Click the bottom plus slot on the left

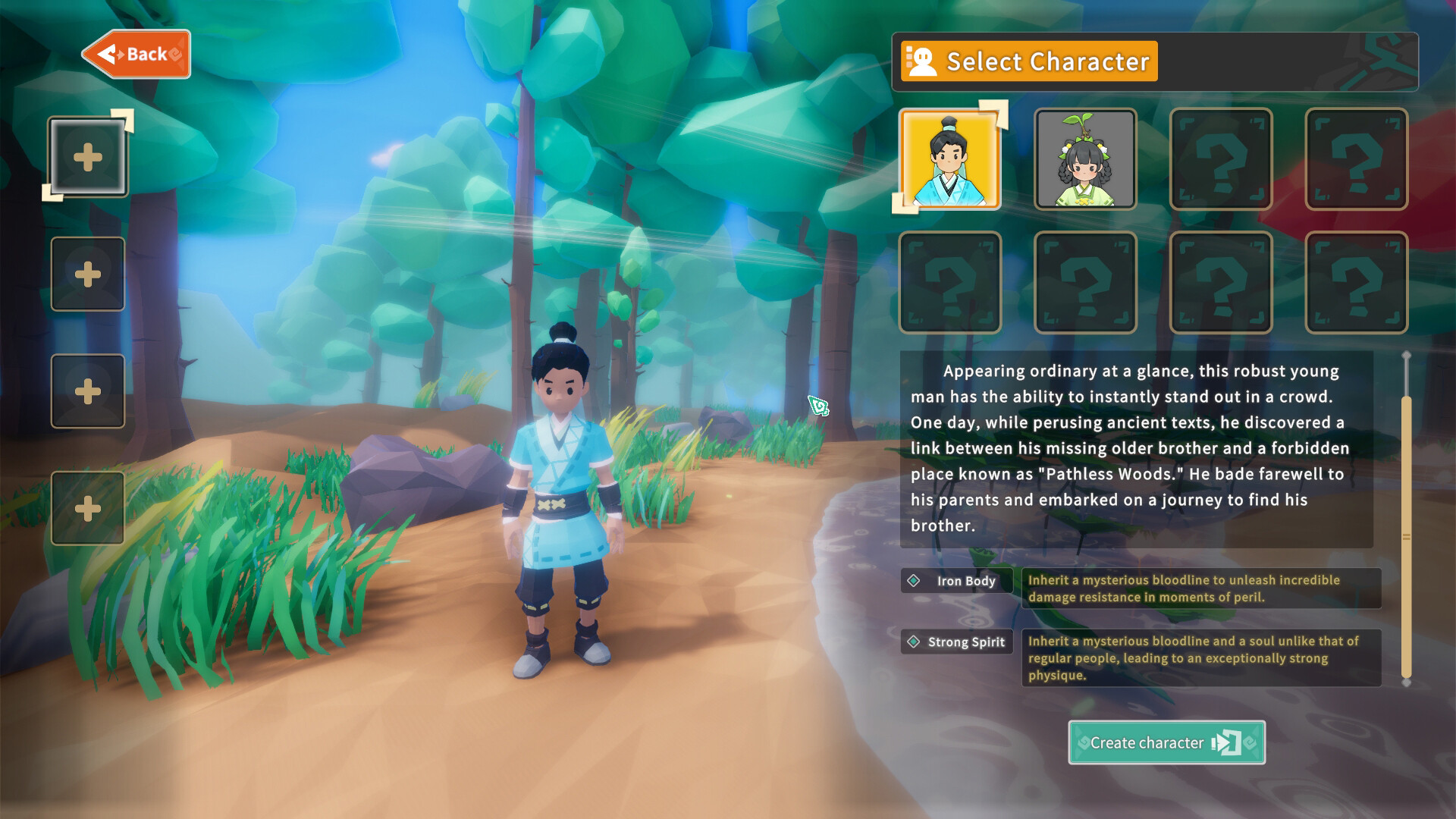tap(87, 507)
